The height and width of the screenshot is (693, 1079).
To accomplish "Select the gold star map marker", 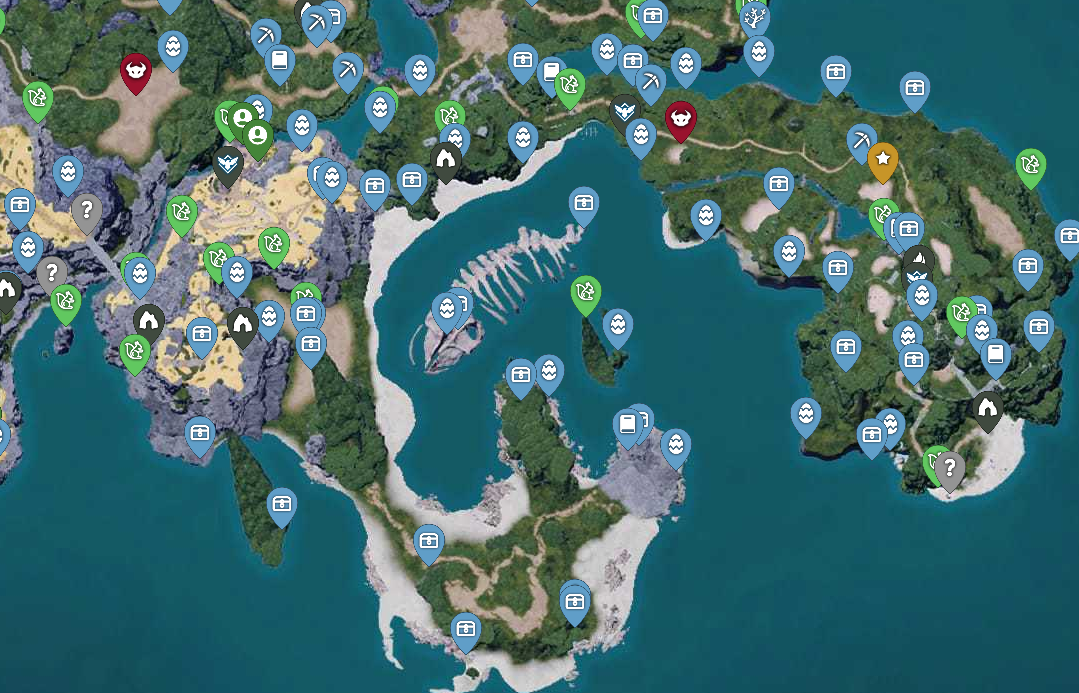I will 882,158.
